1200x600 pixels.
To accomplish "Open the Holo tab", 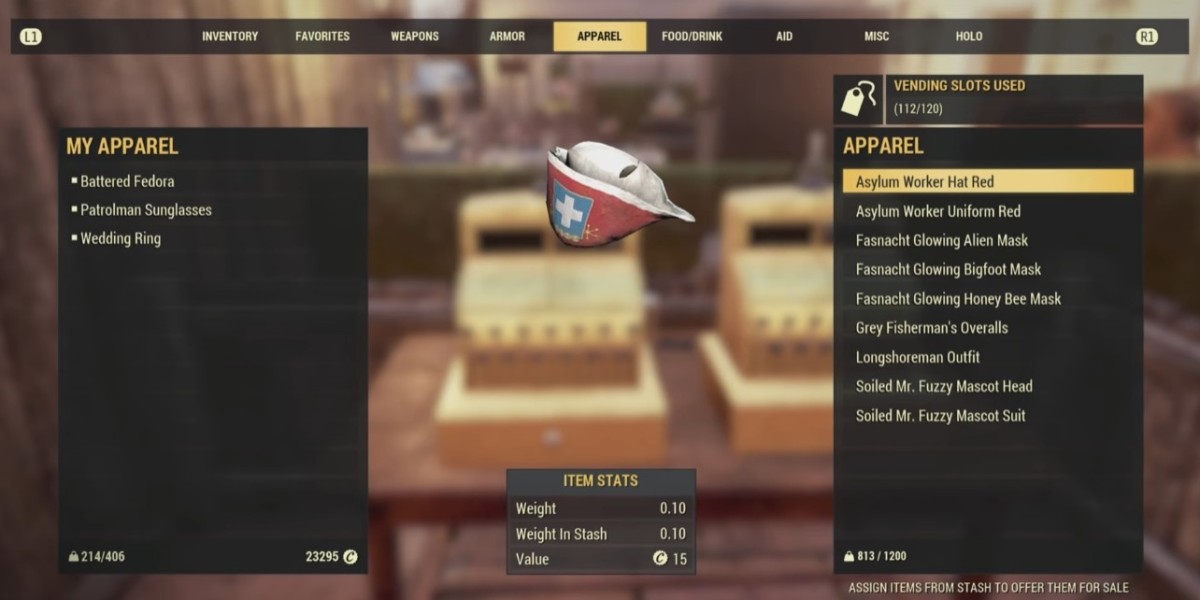I will coord(969,36).
